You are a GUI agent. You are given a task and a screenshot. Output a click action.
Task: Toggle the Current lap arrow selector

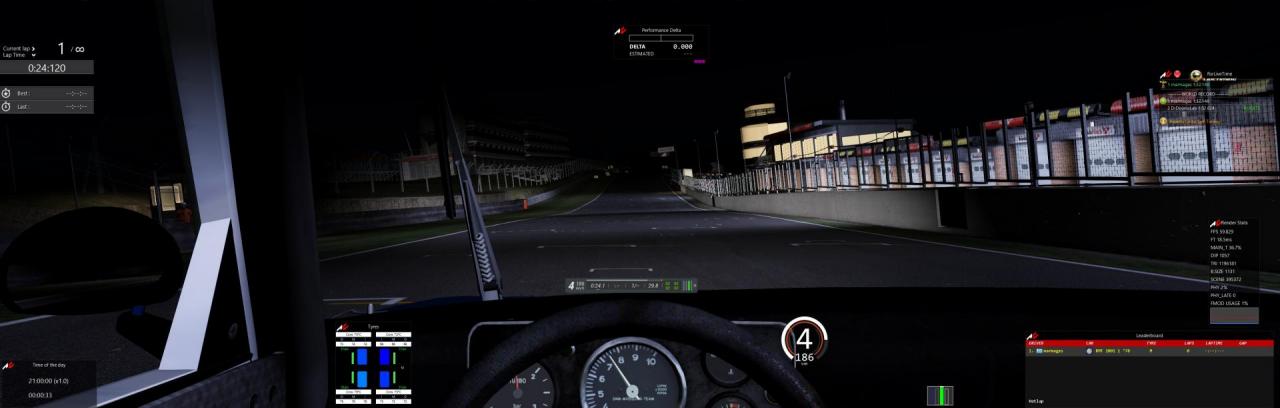click(33, 48)
